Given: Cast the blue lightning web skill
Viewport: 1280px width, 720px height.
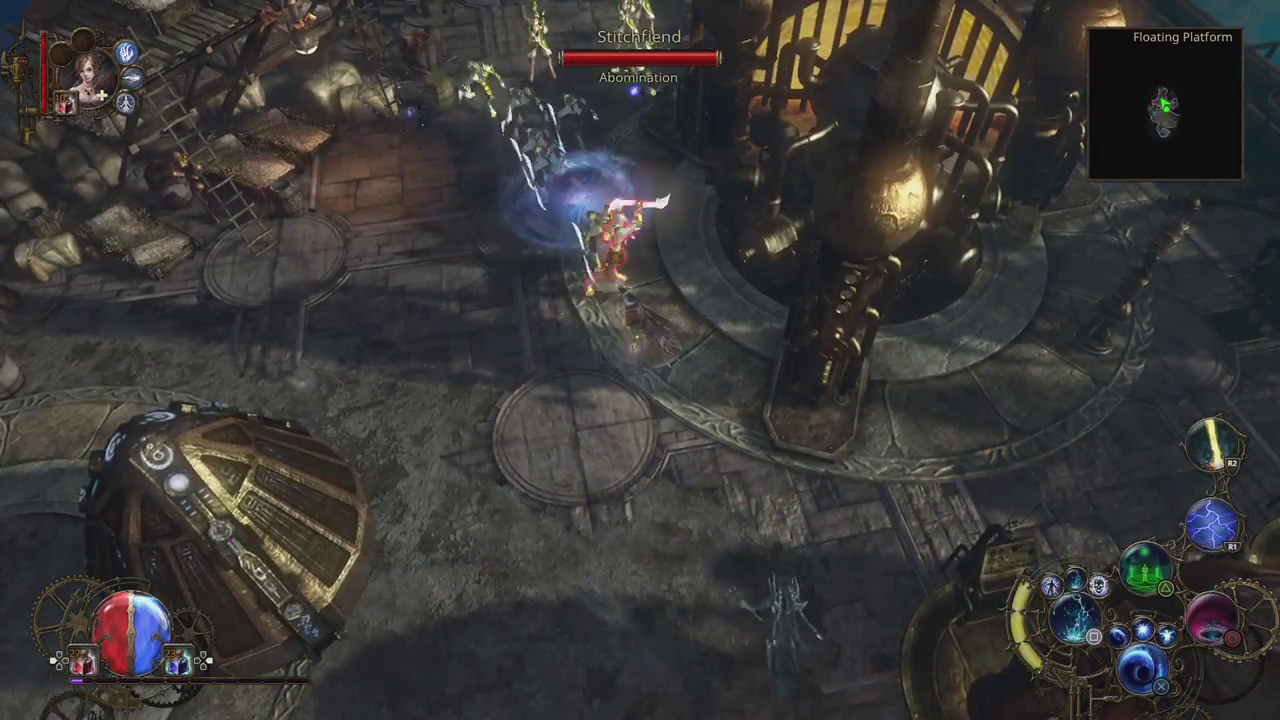Looking at the screenshot, I should [1212, 524].
